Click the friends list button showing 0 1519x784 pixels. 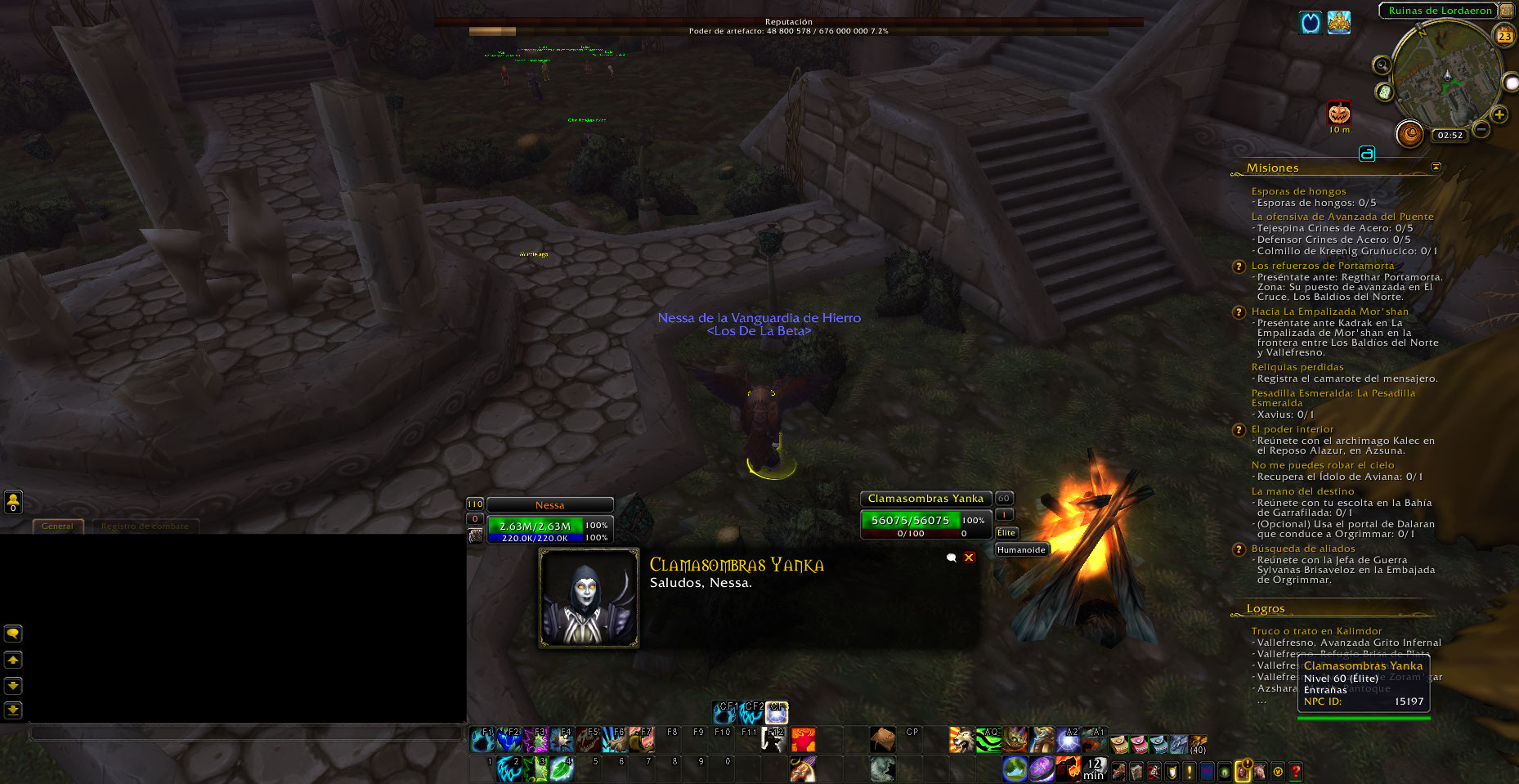13,501
